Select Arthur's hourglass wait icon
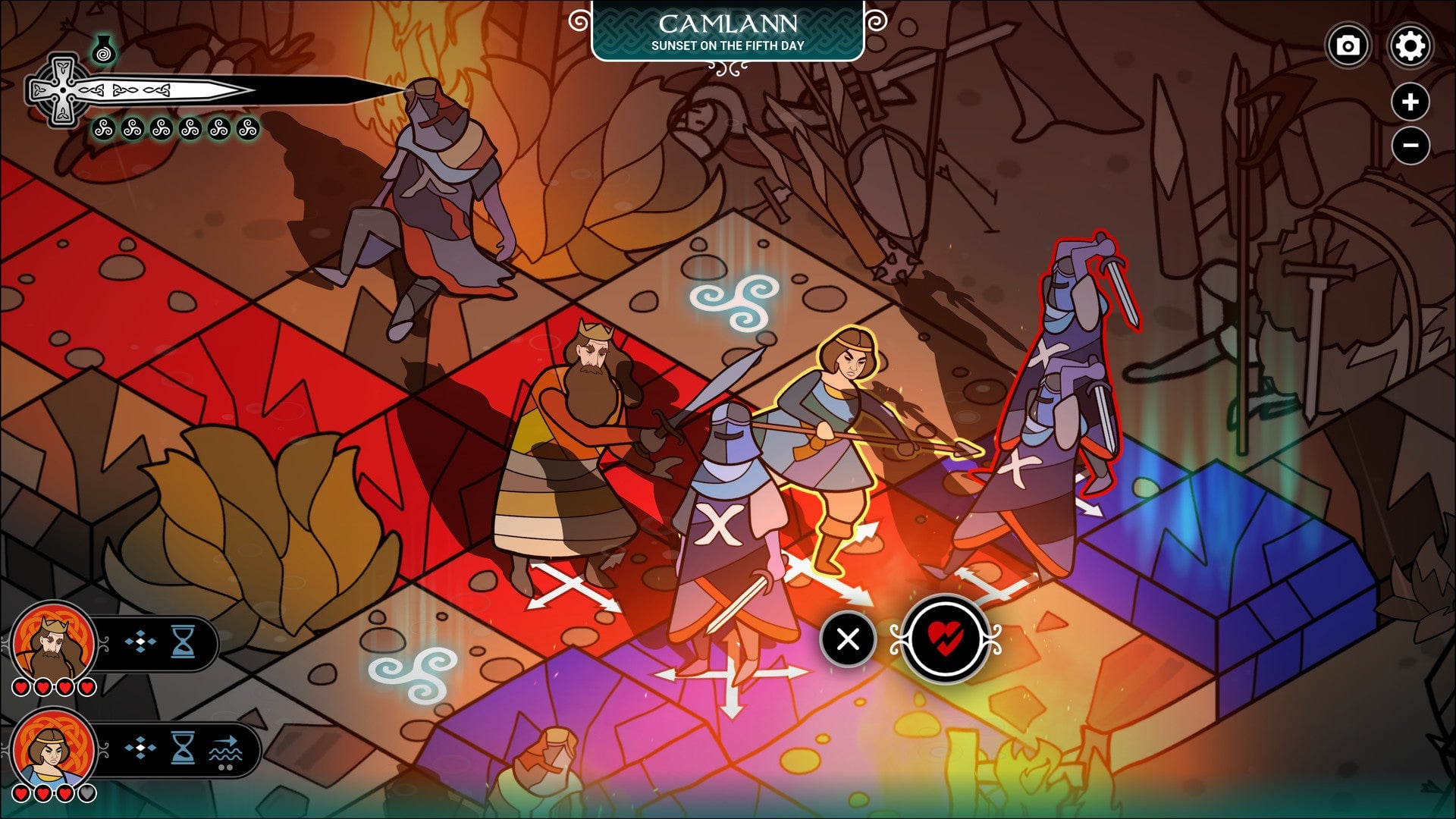Image resolution: width=1456 pixels, height=819 pixels. tap(183, 642)
